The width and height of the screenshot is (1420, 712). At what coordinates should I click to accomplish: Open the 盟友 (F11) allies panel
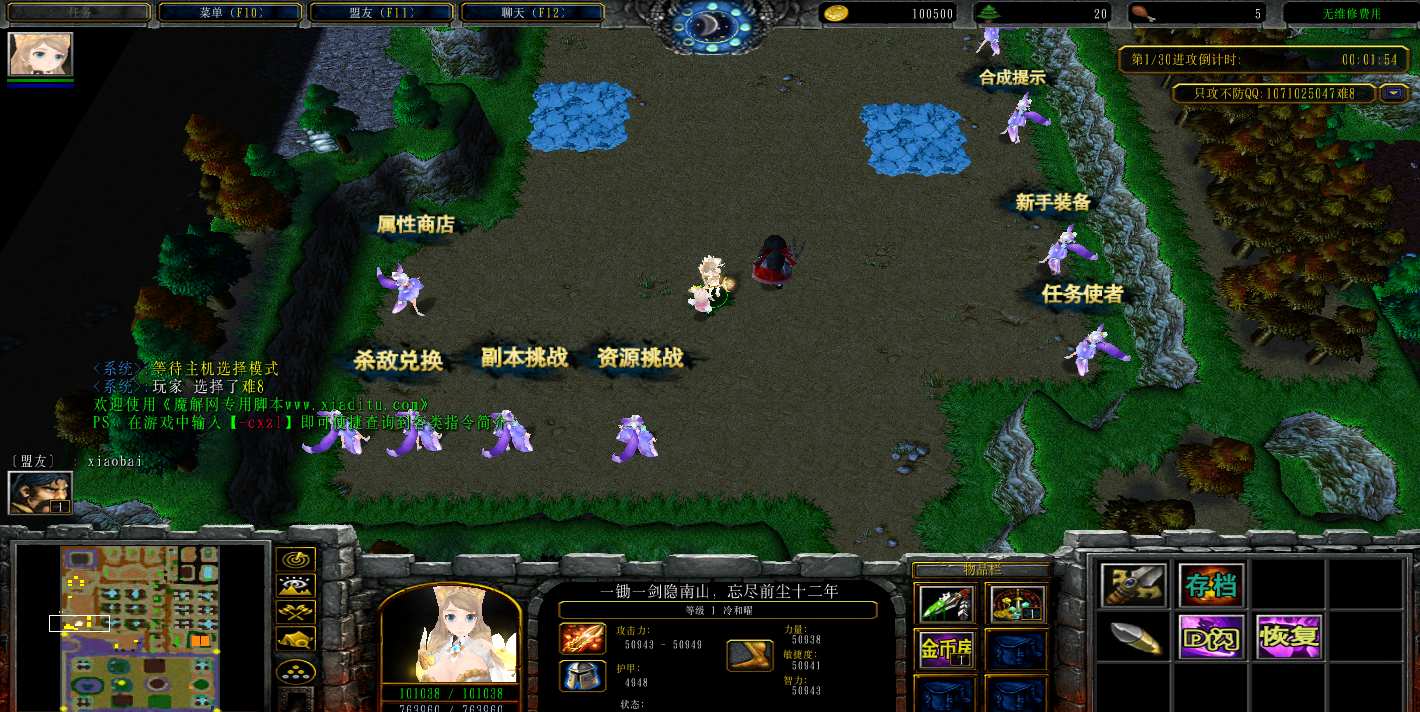coord(381,13)
